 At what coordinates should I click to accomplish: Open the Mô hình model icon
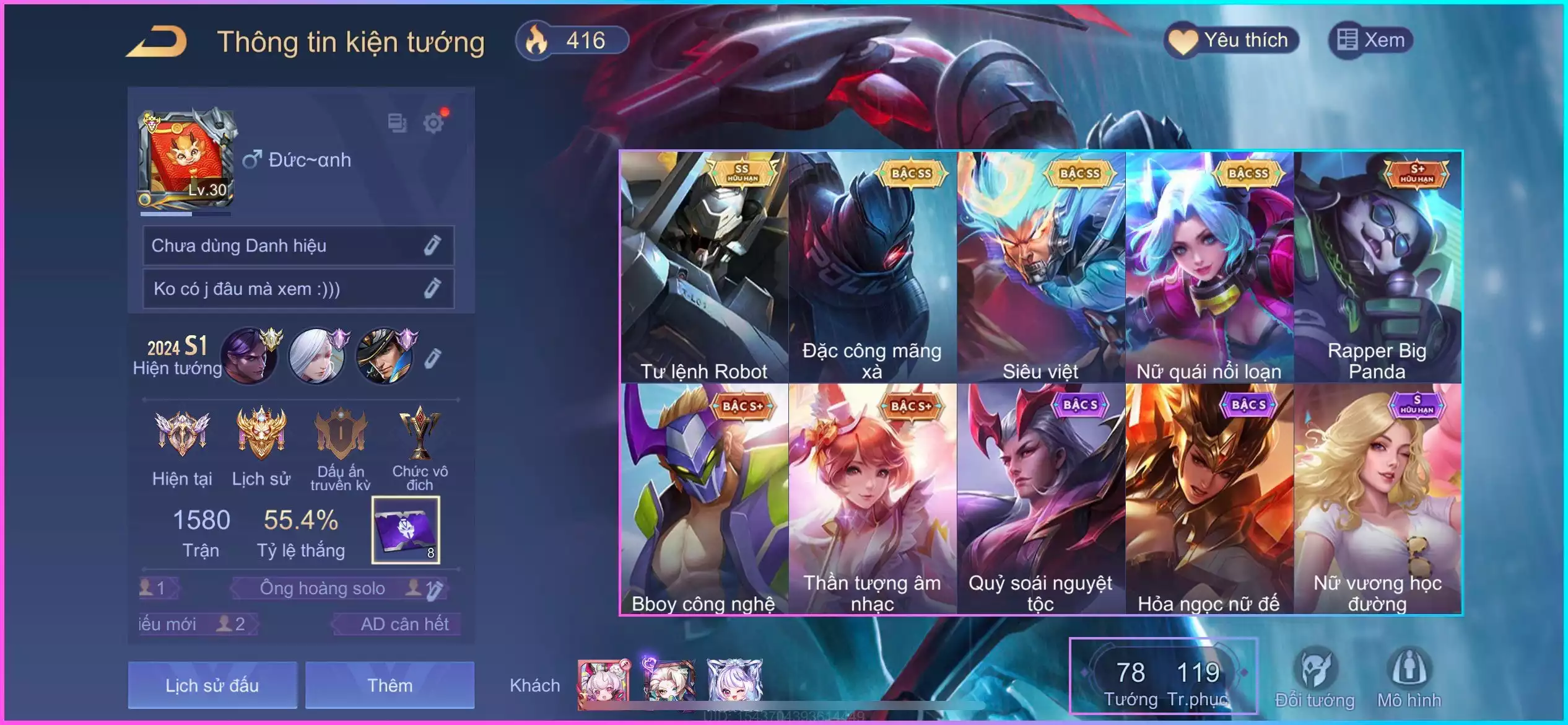pyautogui.click(x=1409, y=678)
